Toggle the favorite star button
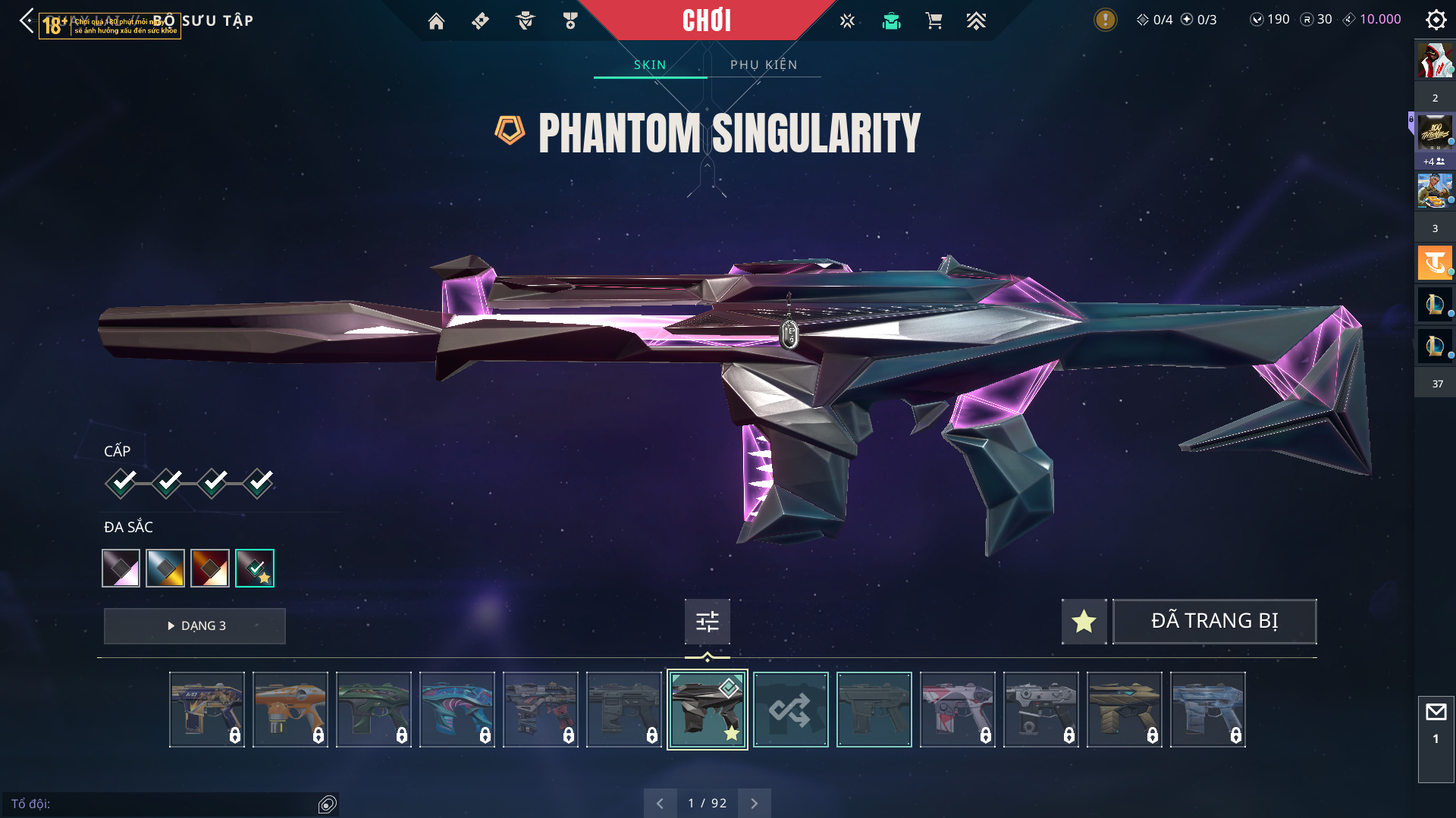Screen dimensions: 1456x818 coord(1084,622)
